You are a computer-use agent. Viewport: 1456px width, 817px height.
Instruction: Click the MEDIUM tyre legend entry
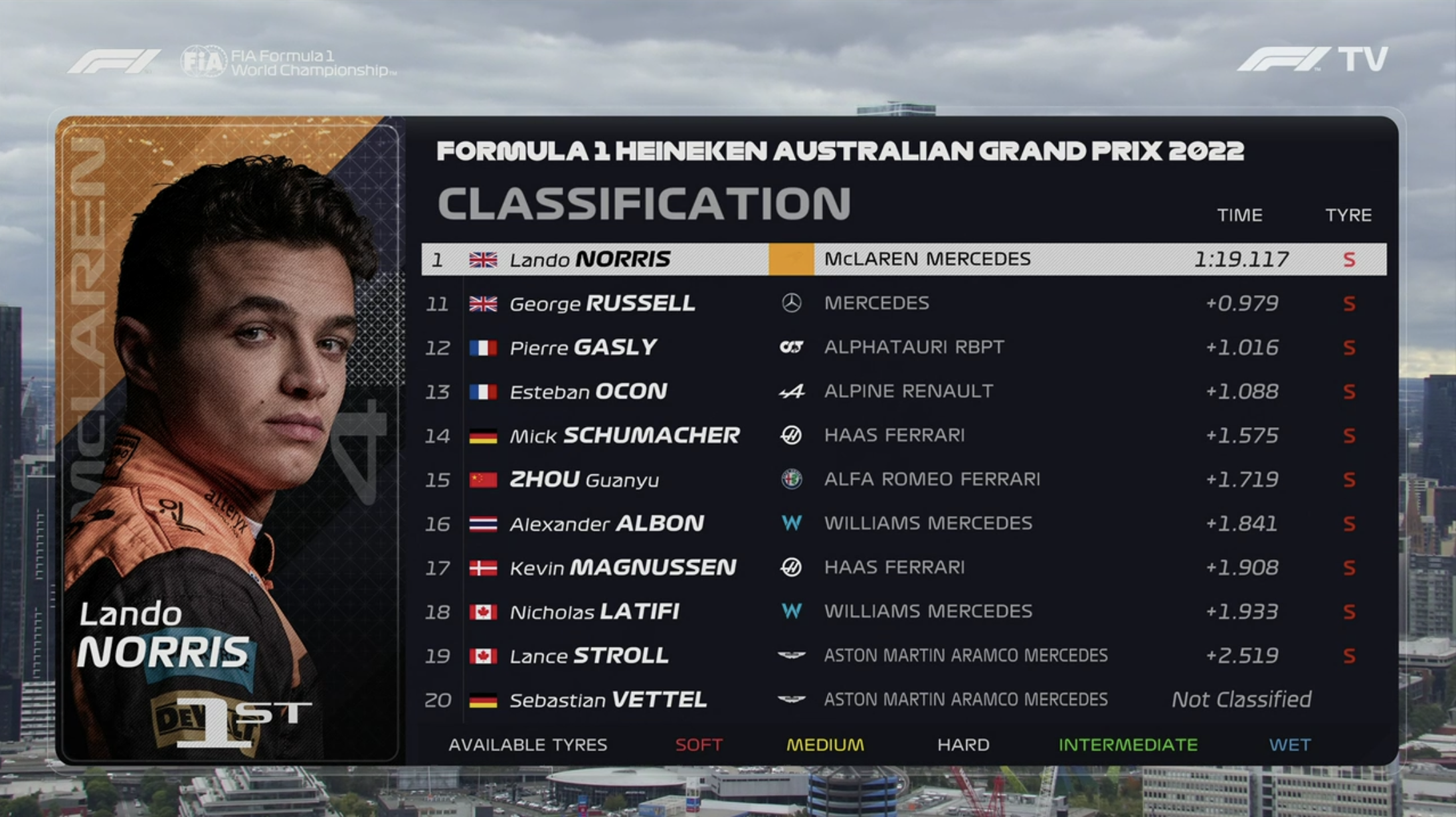tap(825, 745)
